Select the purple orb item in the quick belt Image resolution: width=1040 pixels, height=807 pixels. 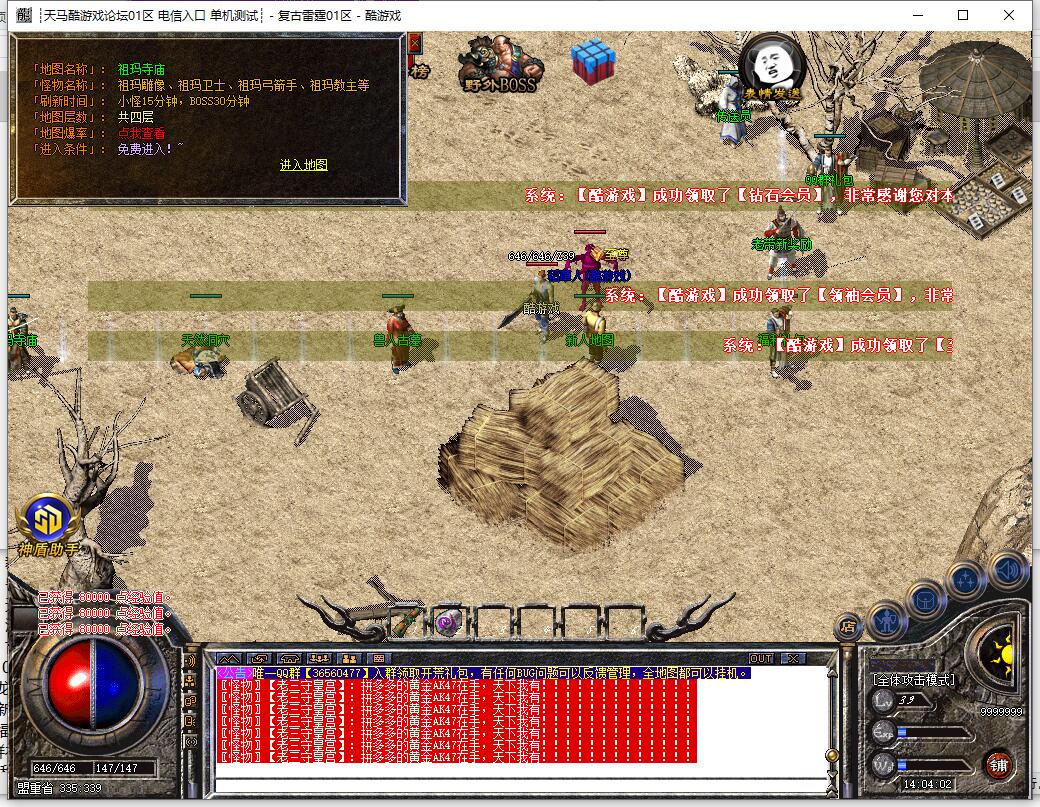tap(447, 622)
